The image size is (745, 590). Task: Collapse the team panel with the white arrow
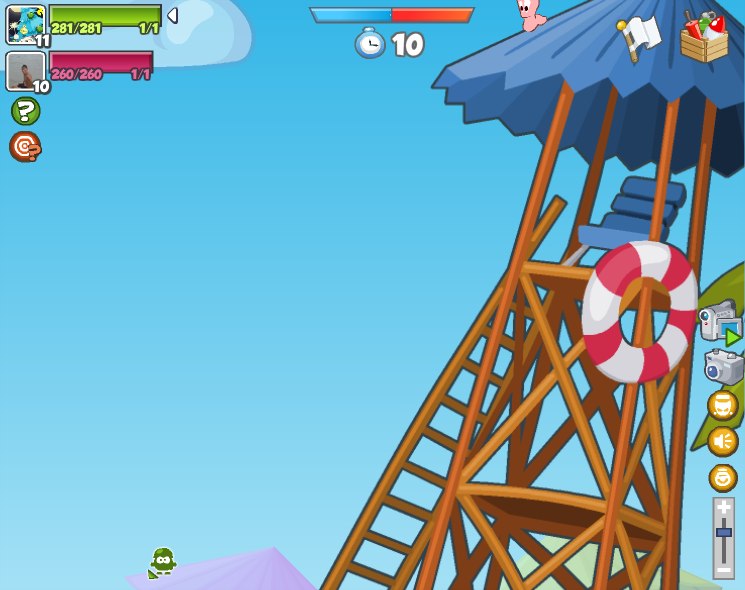click(172, 16)
